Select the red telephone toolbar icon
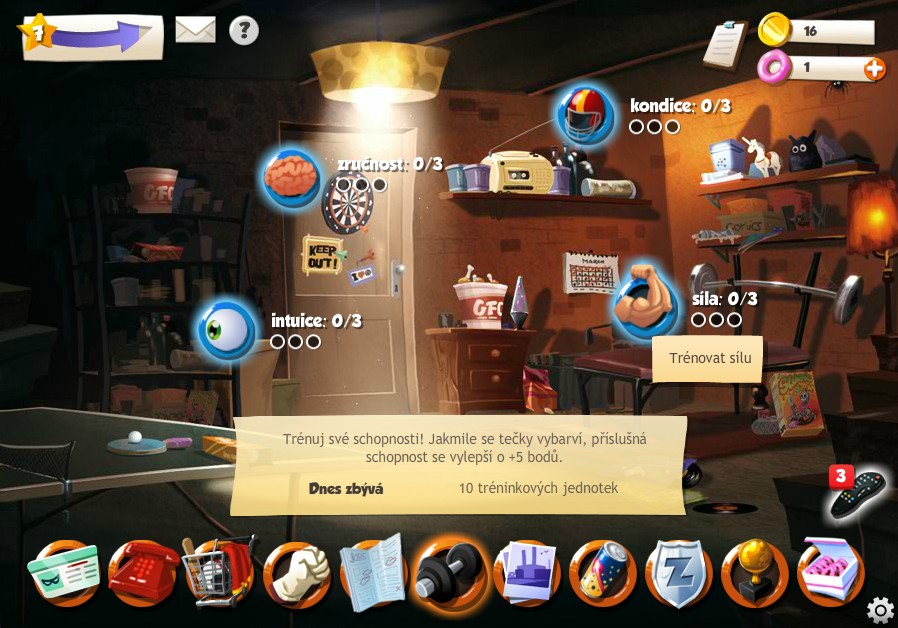This screenshot has width=898, height=628. coord(142,574)
